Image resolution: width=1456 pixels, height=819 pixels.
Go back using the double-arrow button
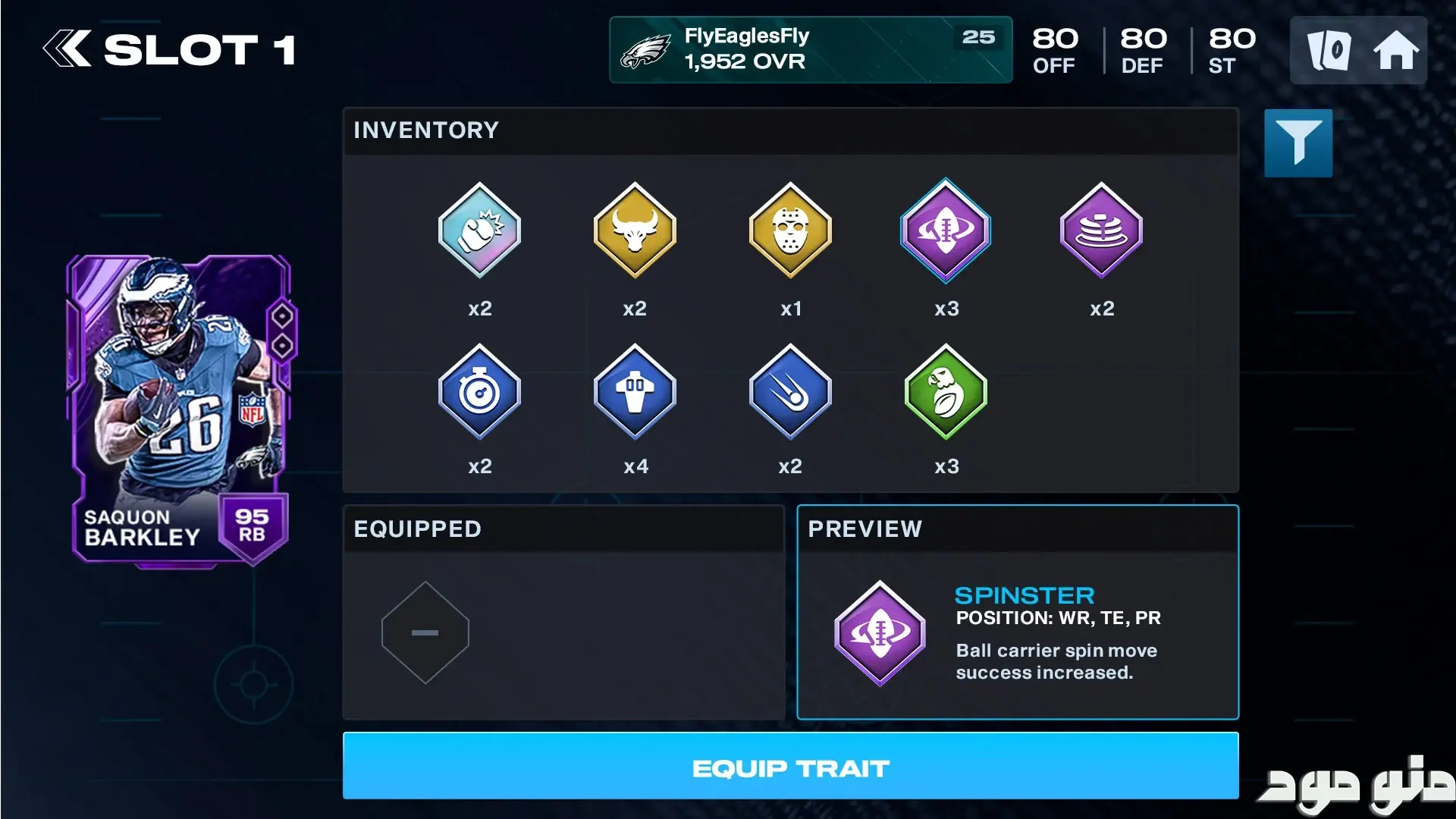point(67,50)
